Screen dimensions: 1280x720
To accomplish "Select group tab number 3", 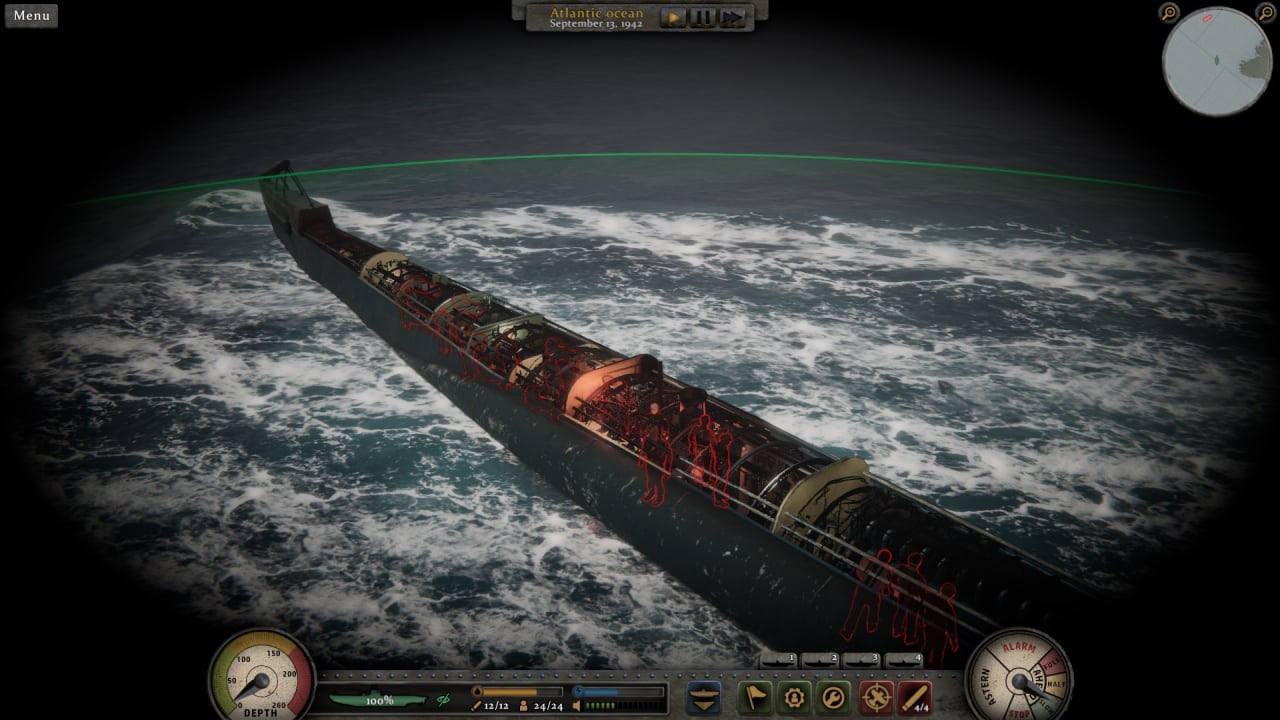I will [862, 660].
